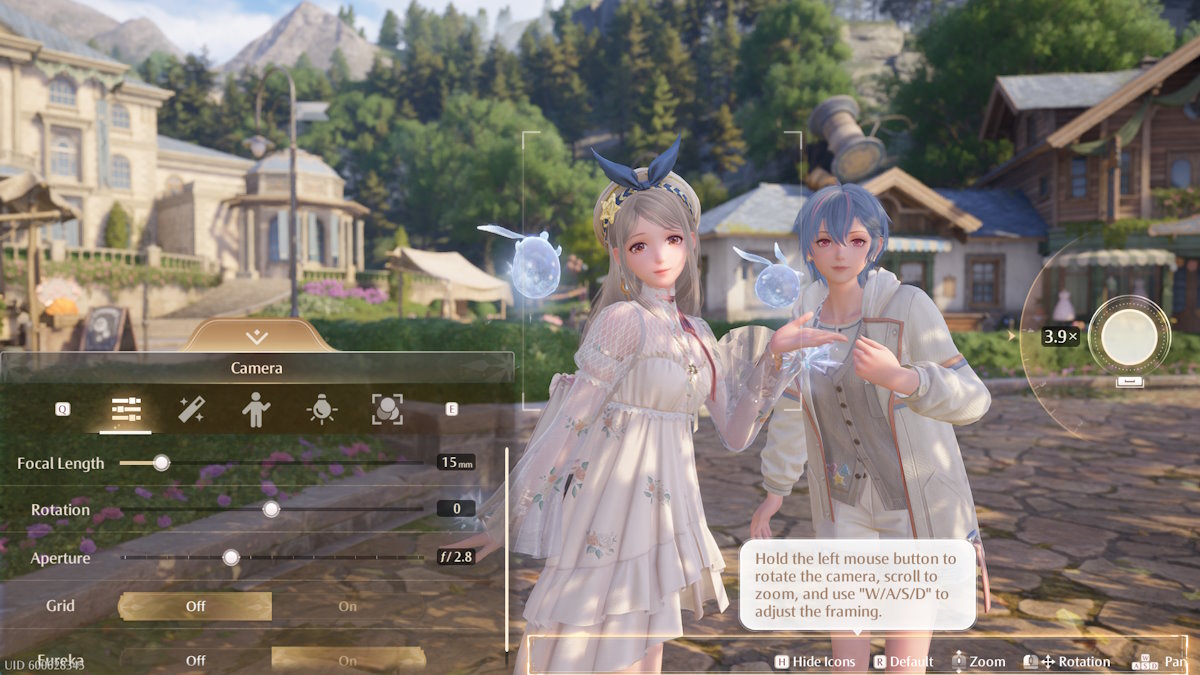Click the Rotation slider handle
Viewport: 1200px width, 675px height.
(x=270, y=509)
